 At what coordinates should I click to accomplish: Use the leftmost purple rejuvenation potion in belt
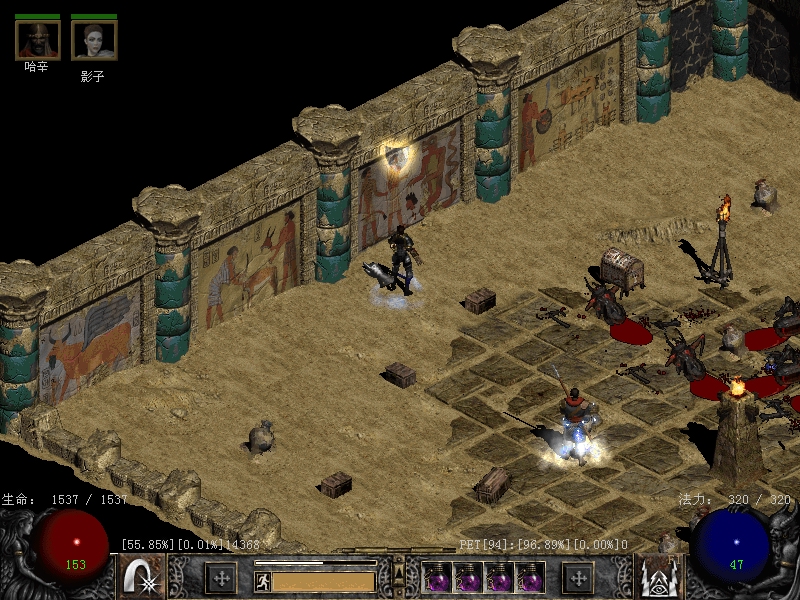(436, 577)
